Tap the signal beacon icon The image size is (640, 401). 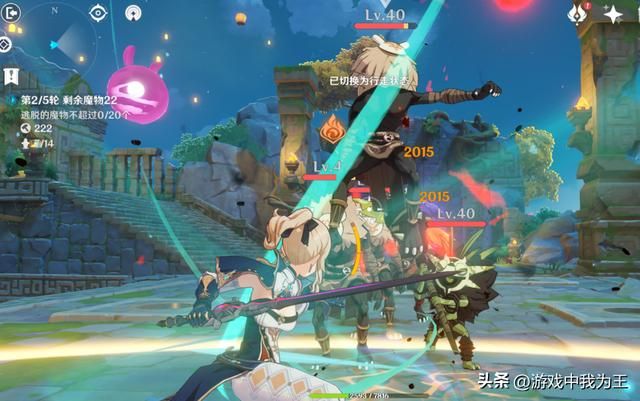tap(133, 13)
